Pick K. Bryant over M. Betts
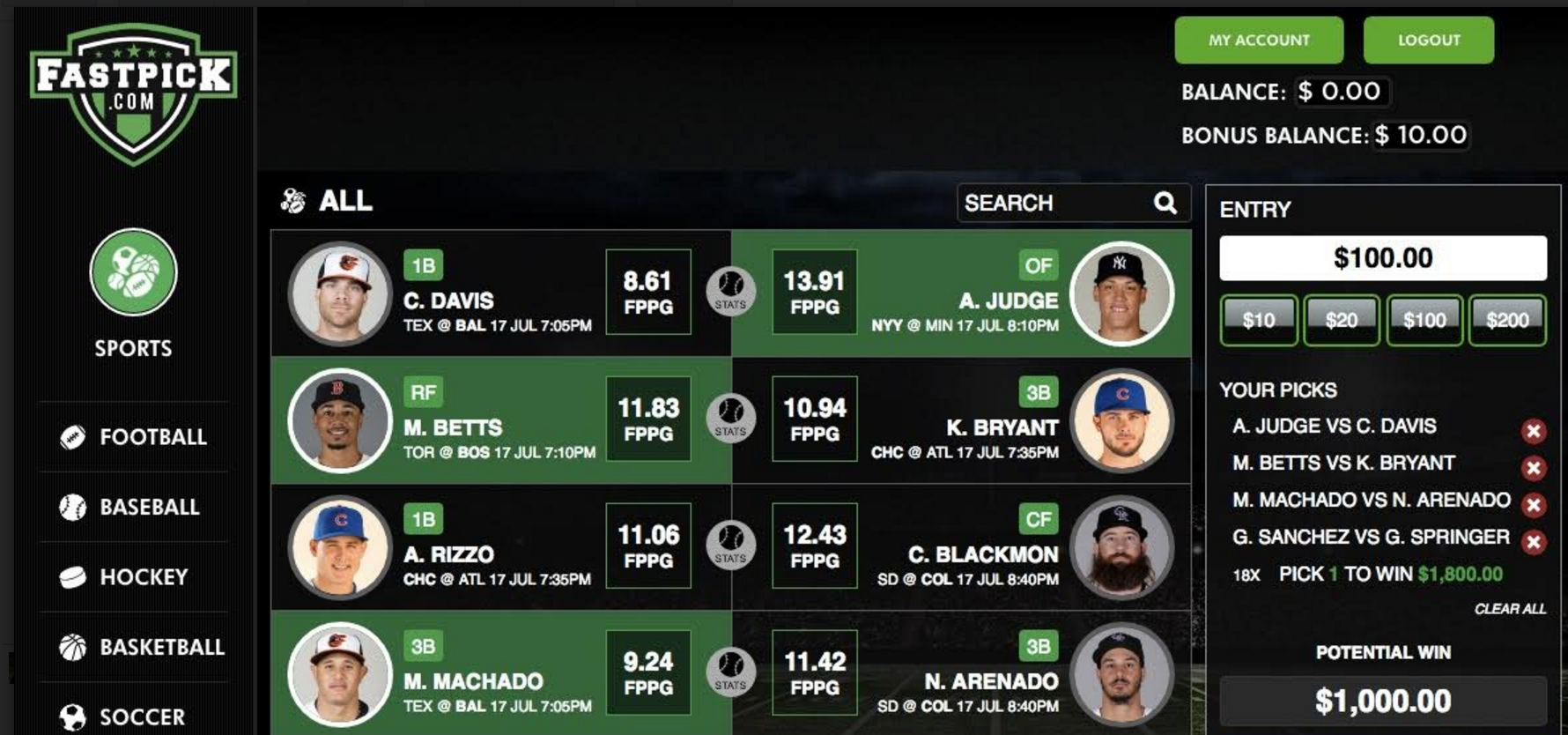Image resolution: width=1568 pixels, height=735 pixels. tap(962, 420)
